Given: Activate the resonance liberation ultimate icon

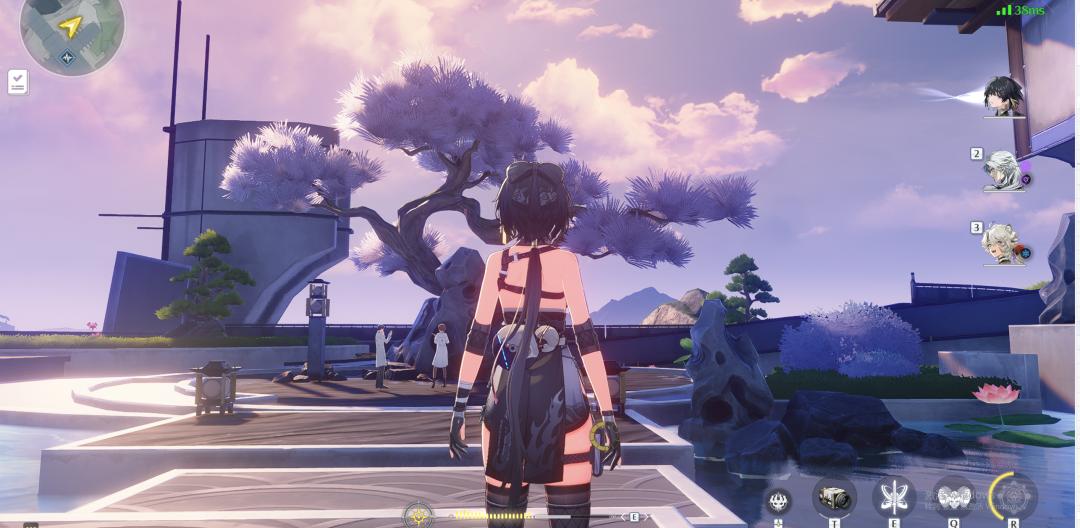Looking at the screenshot, I should point(1013,495).
